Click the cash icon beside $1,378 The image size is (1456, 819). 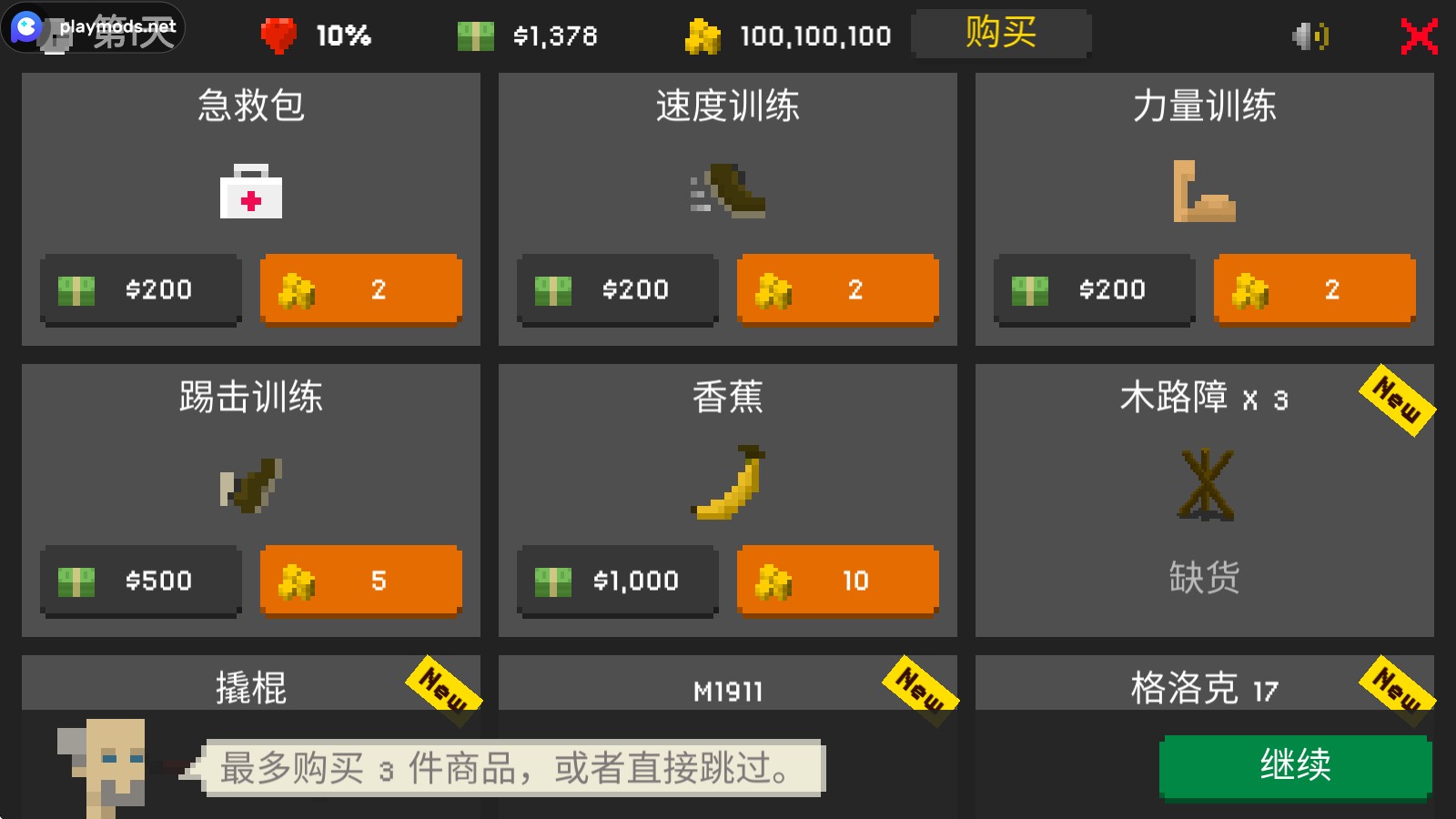pos(473,35)
